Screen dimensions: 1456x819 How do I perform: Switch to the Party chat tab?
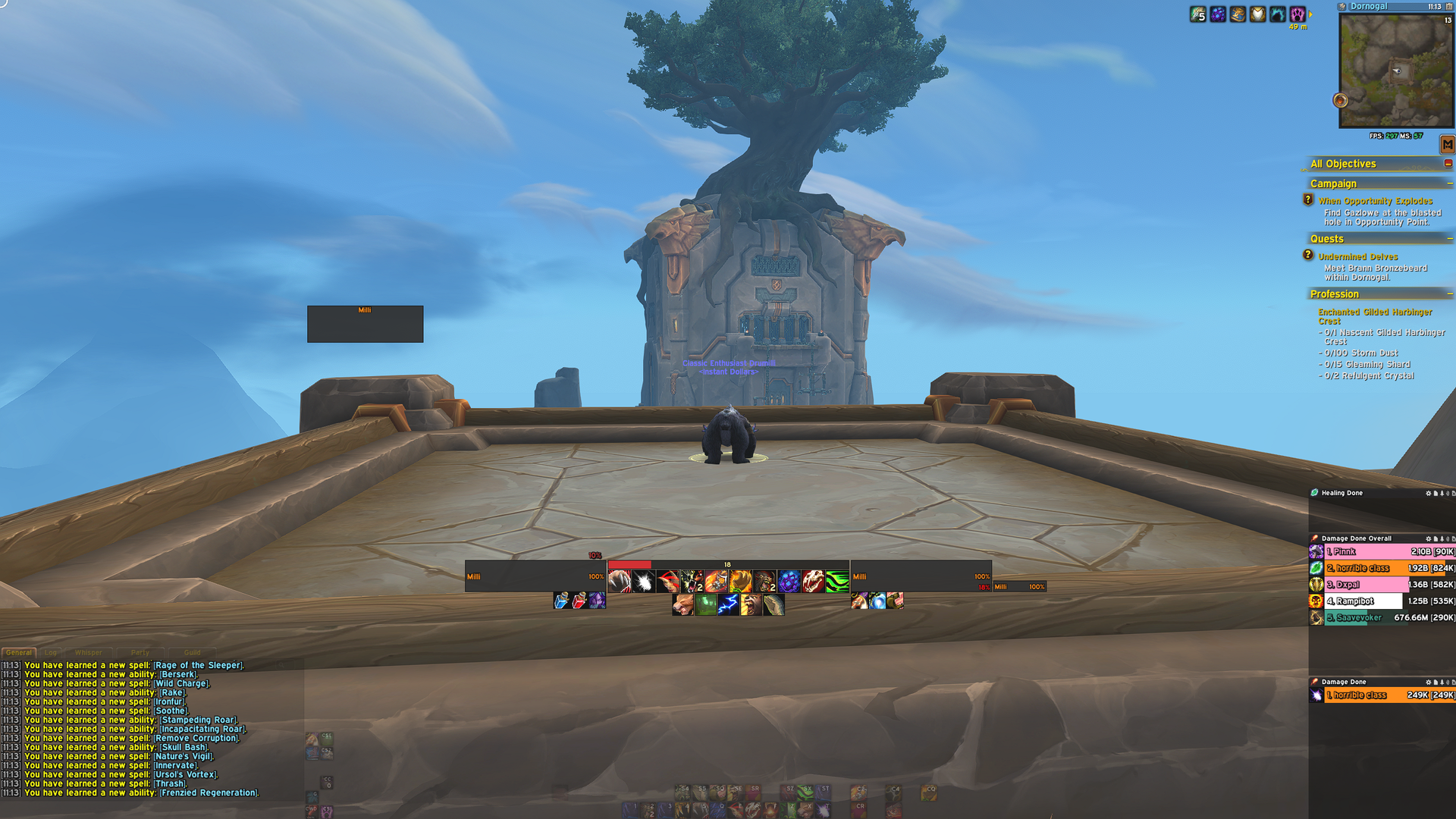click(x=140, y=652)
